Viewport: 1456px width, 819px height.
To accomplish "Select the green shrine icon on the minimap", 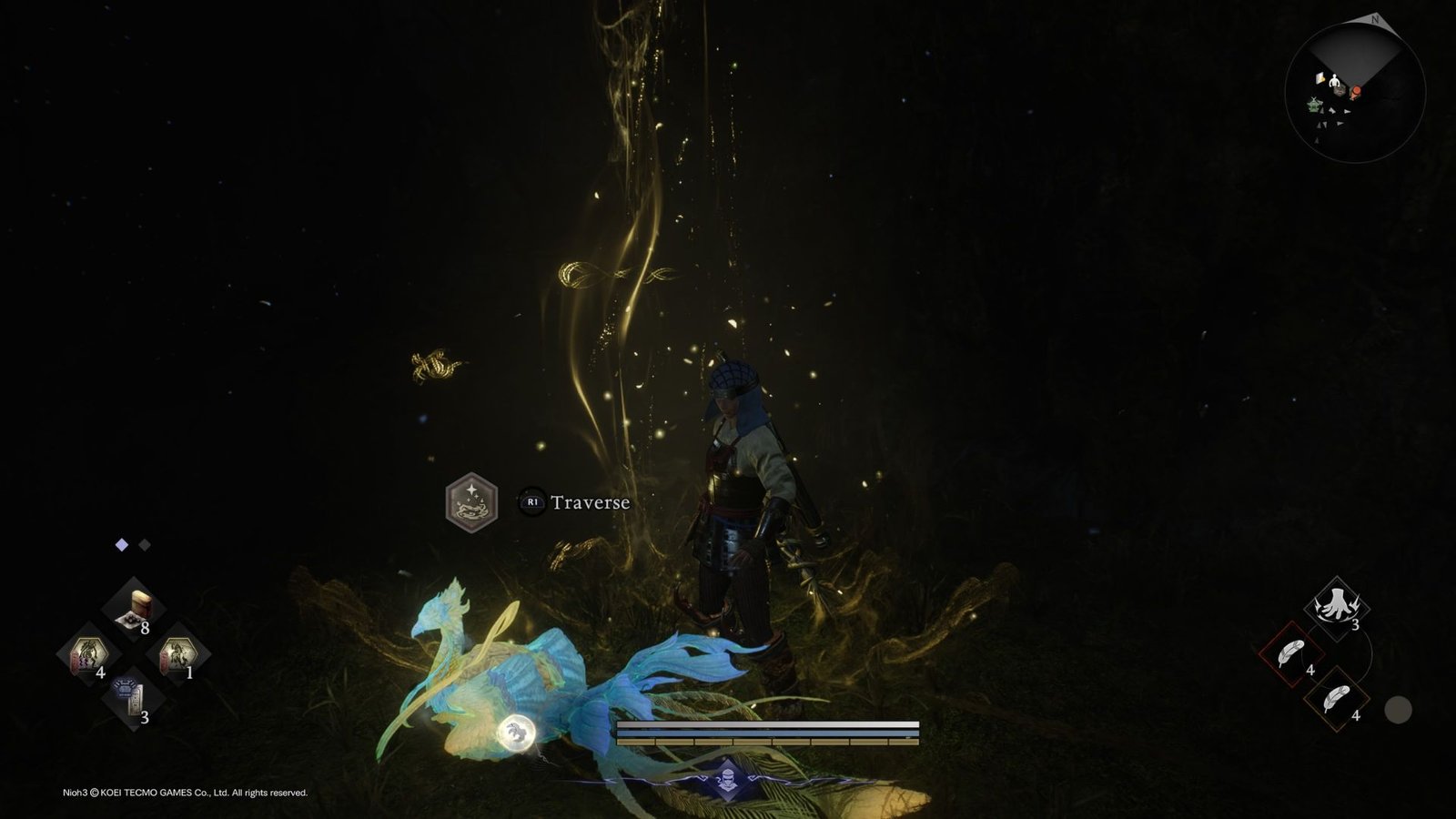I will tap(1313, 104).
